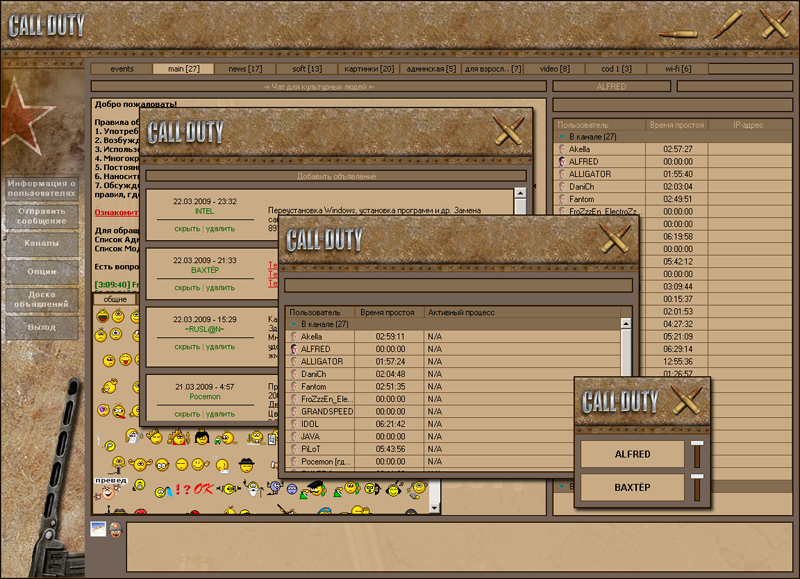Close the main window with crossed bullets
Screen dimensions: 800x579
(775, 24)
